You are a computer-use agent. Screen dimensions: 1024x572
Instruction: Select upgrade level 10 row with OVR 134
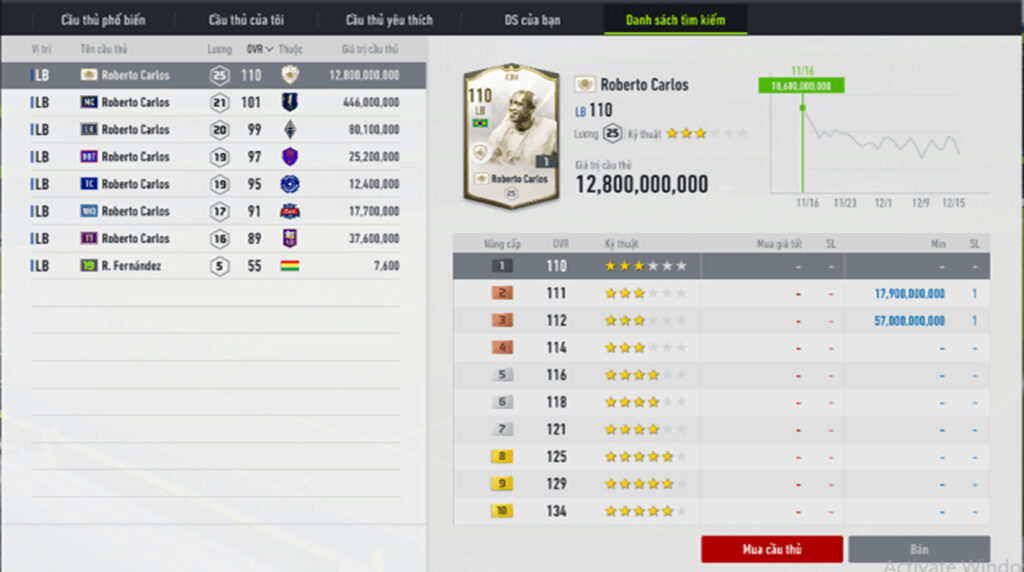click(x=720, y=511)
